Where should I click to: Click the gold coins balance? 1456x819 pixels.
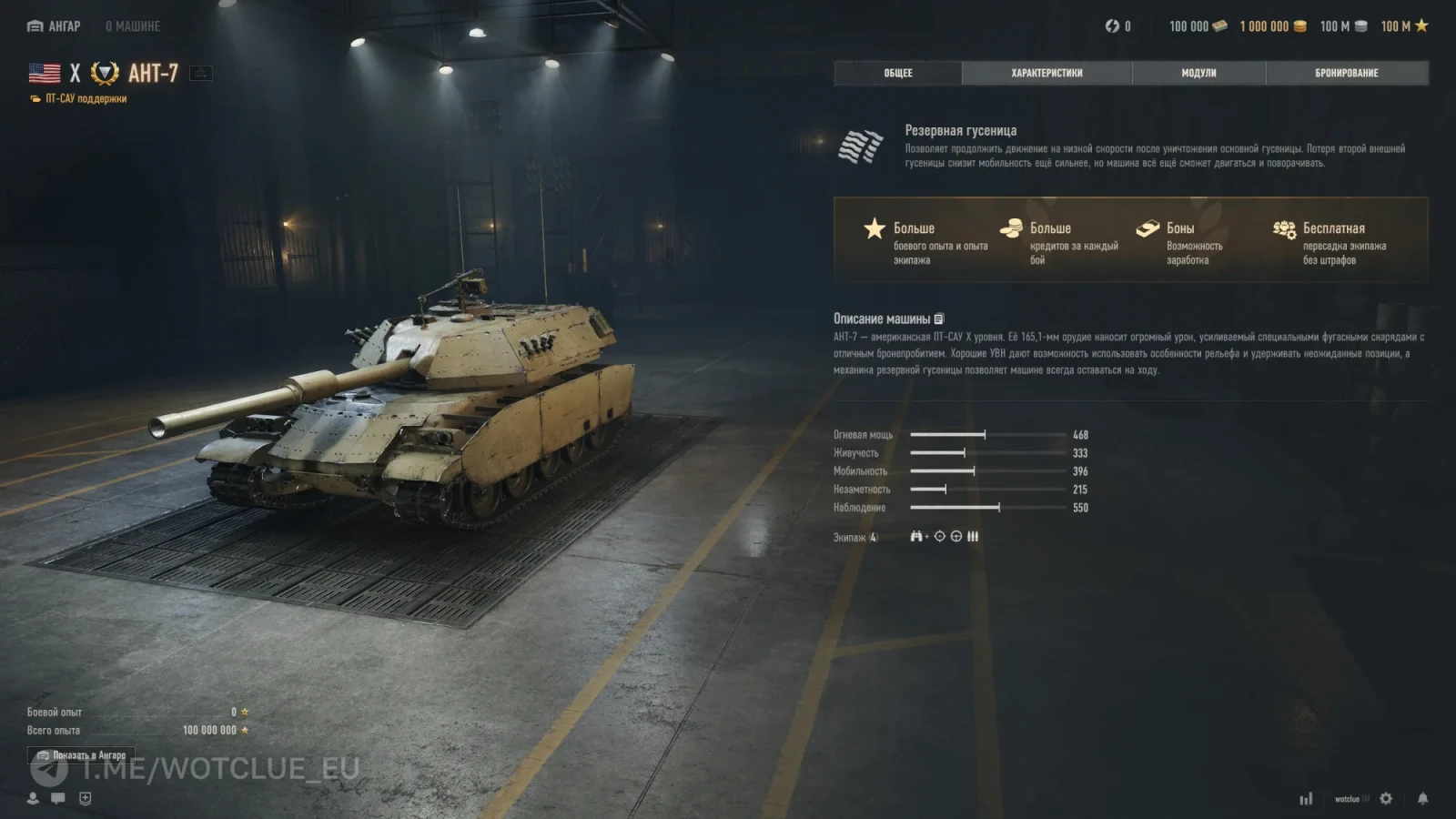point(1272,26)
